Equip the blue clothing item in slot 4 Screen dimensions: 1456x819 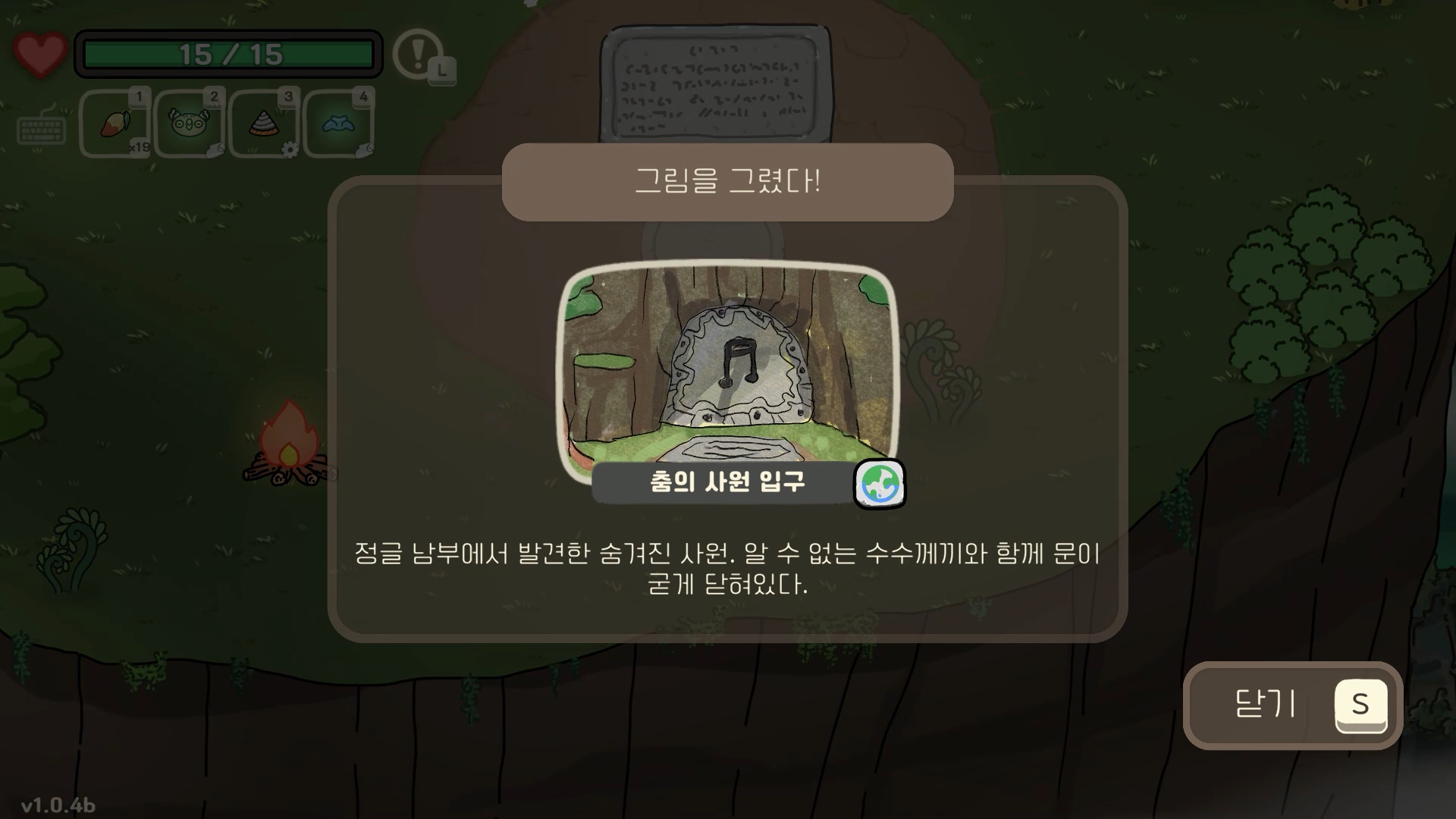(338, 124)
